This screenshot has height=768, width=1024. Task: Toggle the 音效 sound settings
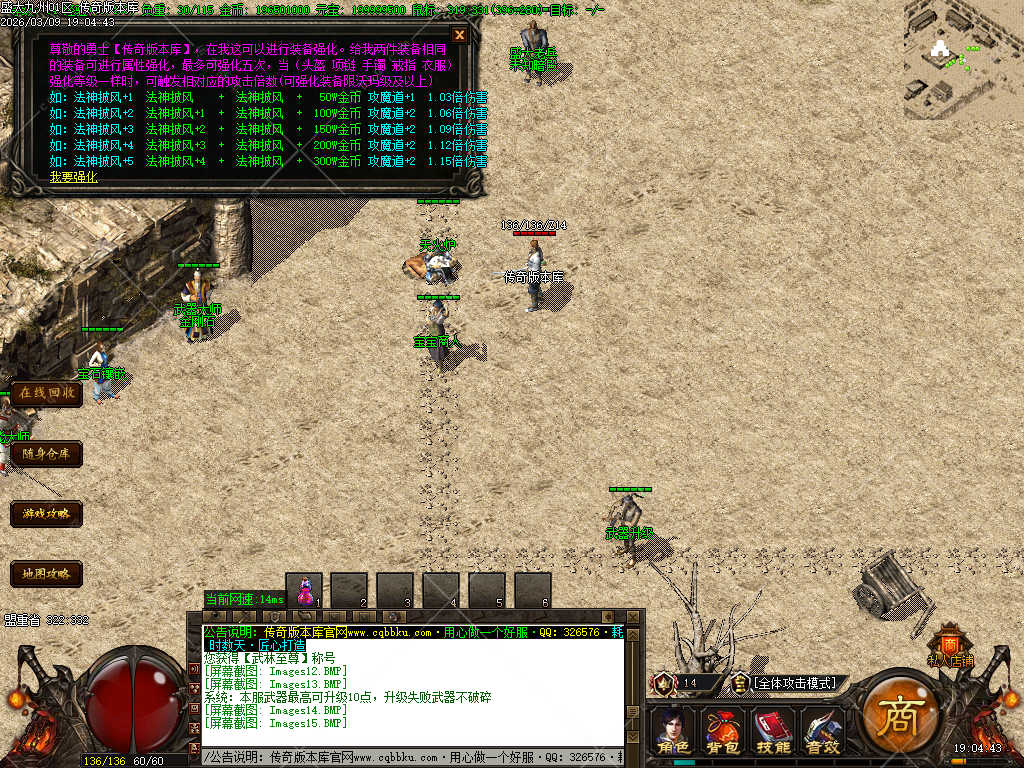point(823,730)
